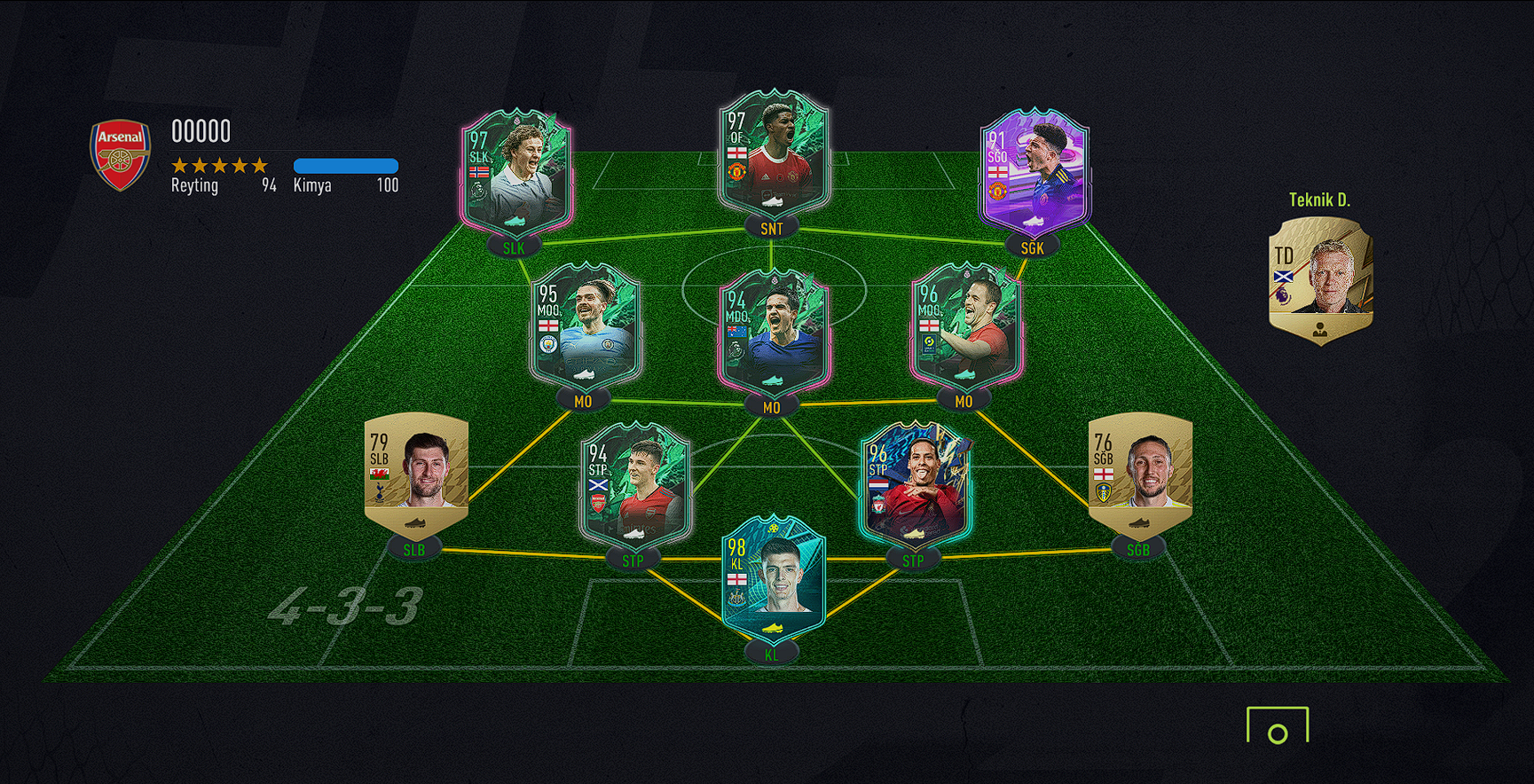
Task: Choose the 76-rated gold SGB right back card
Action: [1140, 474]
